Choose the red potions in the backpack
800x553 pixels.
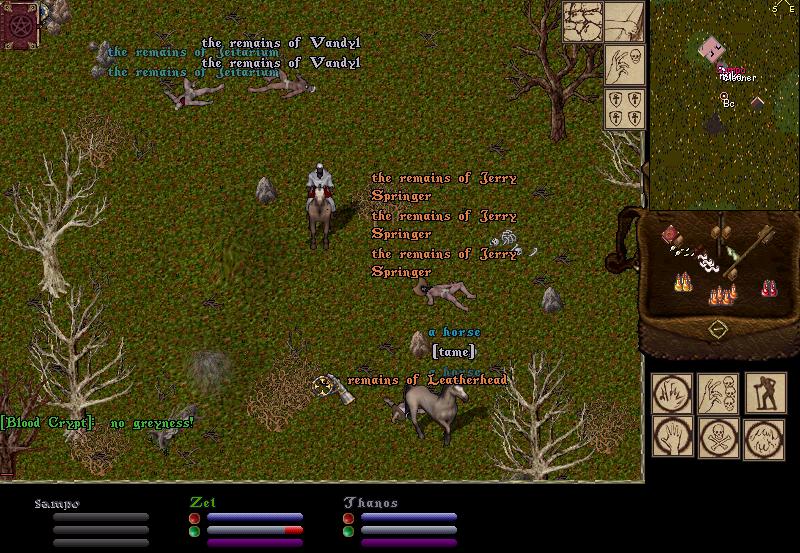pyautogui.click(x=769, y=288)
